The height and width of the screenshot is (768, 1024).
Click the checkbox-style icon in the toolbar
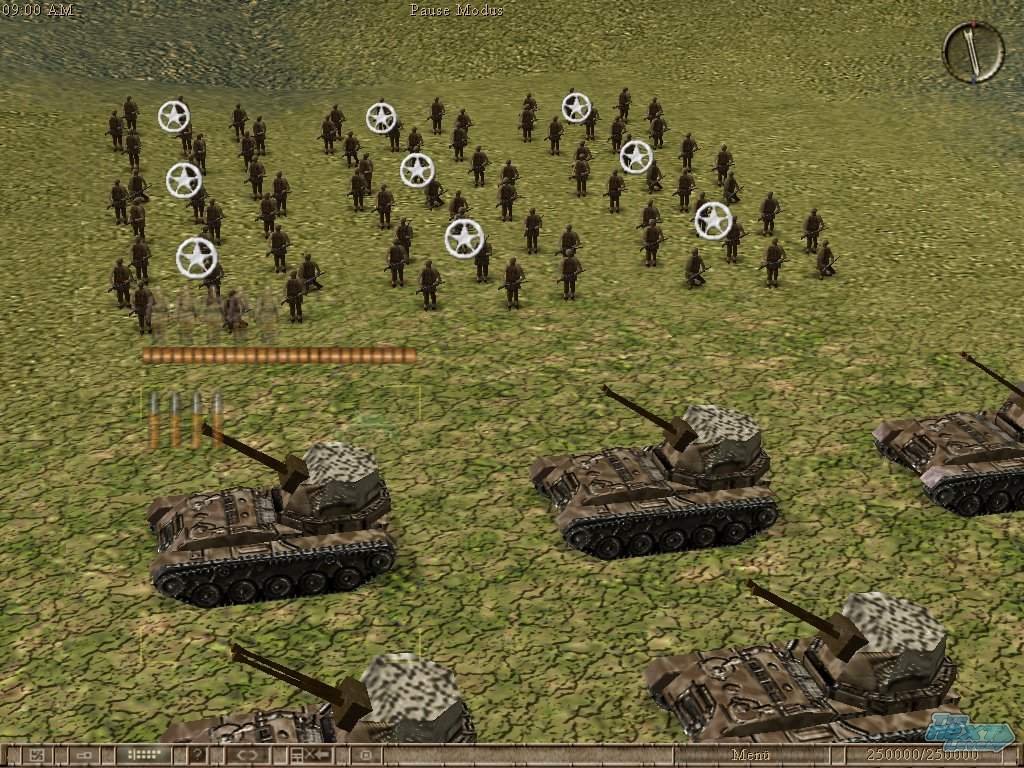tap(37, 755)
